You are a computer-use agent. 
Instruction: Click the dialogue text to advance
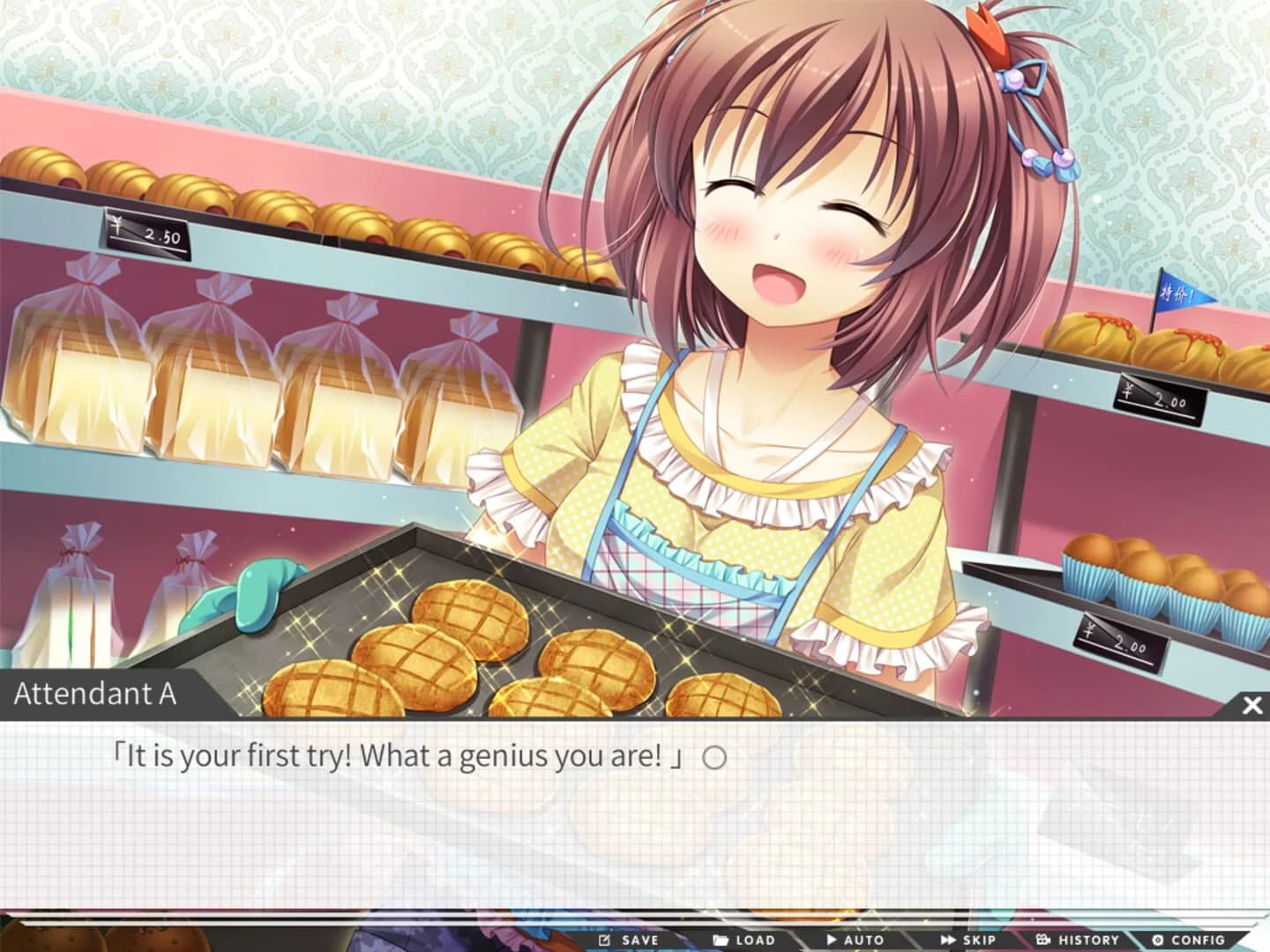406,755
